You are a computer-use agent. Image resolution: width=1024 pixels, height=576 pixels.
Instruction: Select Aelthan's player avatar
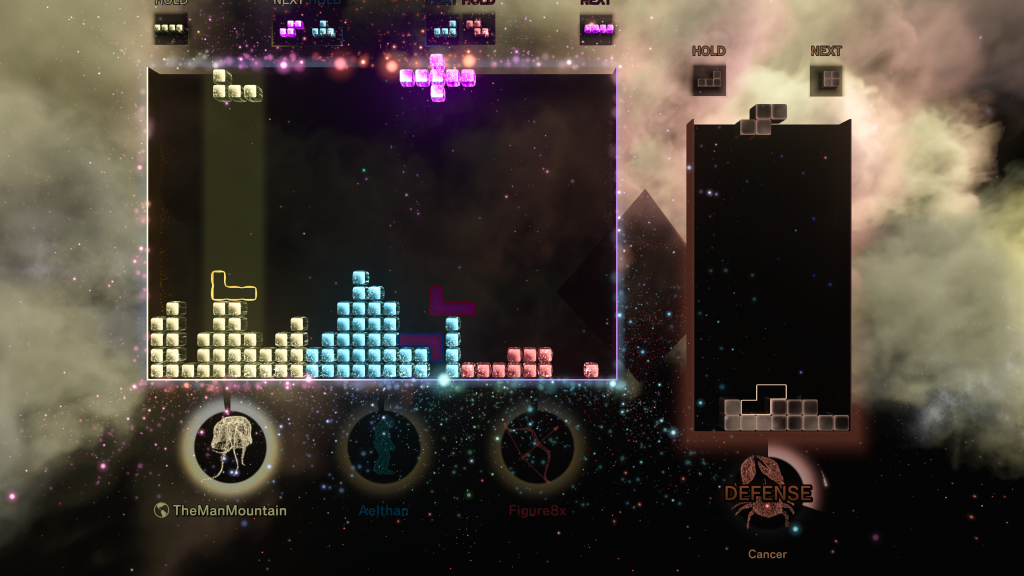383,445
